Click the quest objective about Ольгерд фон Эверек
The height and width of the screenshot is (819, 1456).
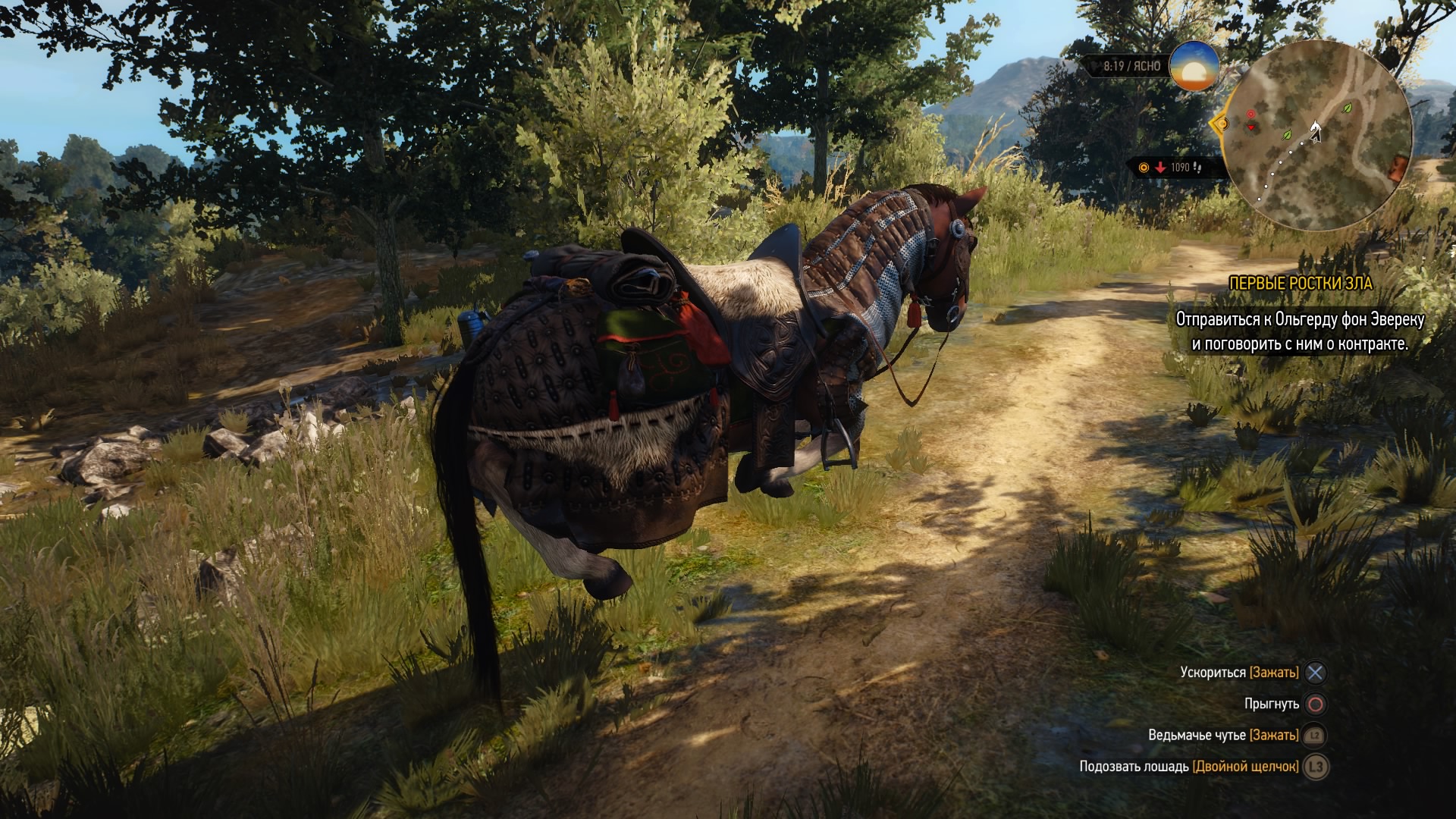tap(1300, 331)
